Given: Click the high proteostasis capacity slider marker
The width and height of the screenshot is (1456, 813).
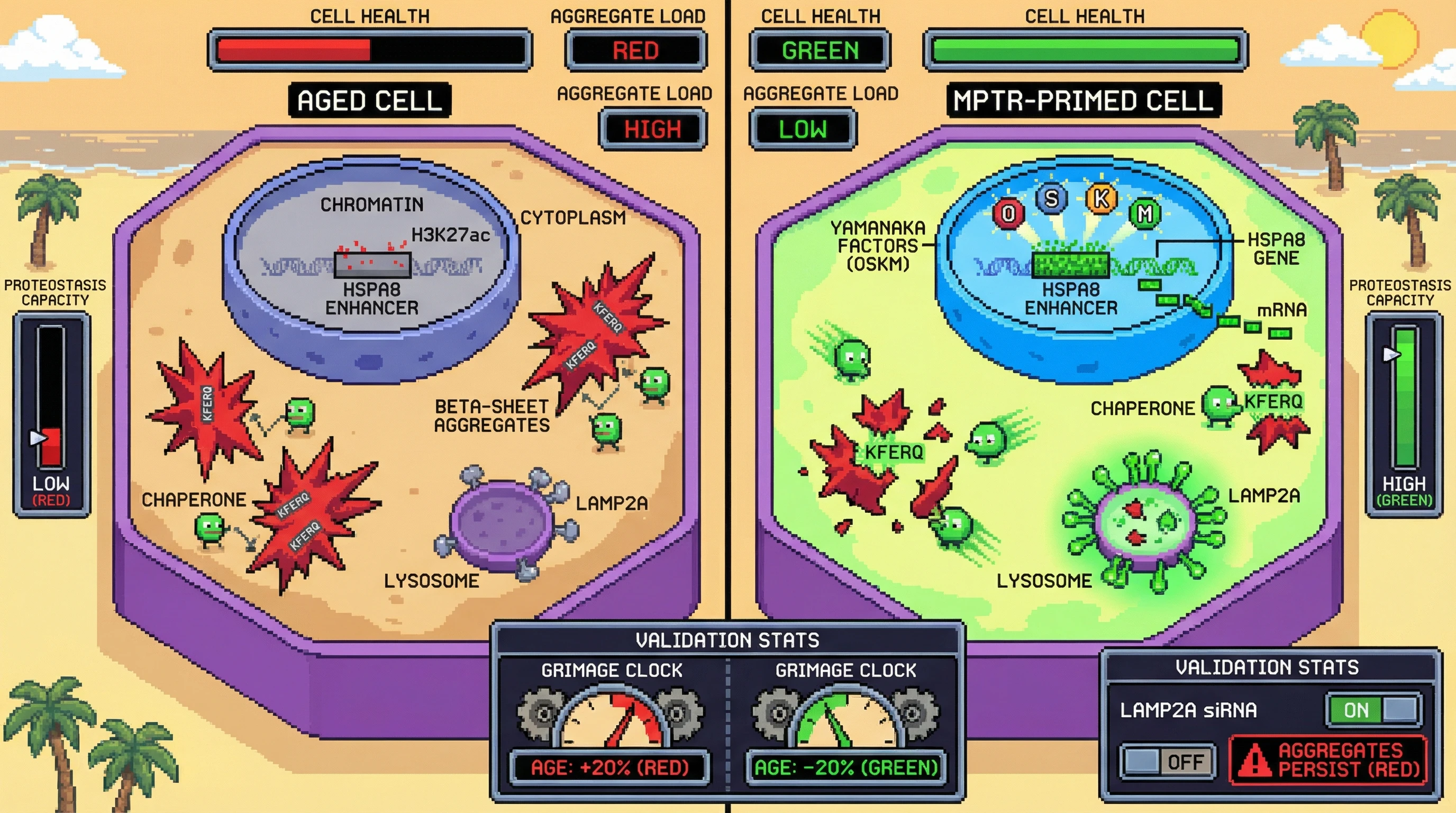Looking at the screenshot, I should pos(1391,355).
